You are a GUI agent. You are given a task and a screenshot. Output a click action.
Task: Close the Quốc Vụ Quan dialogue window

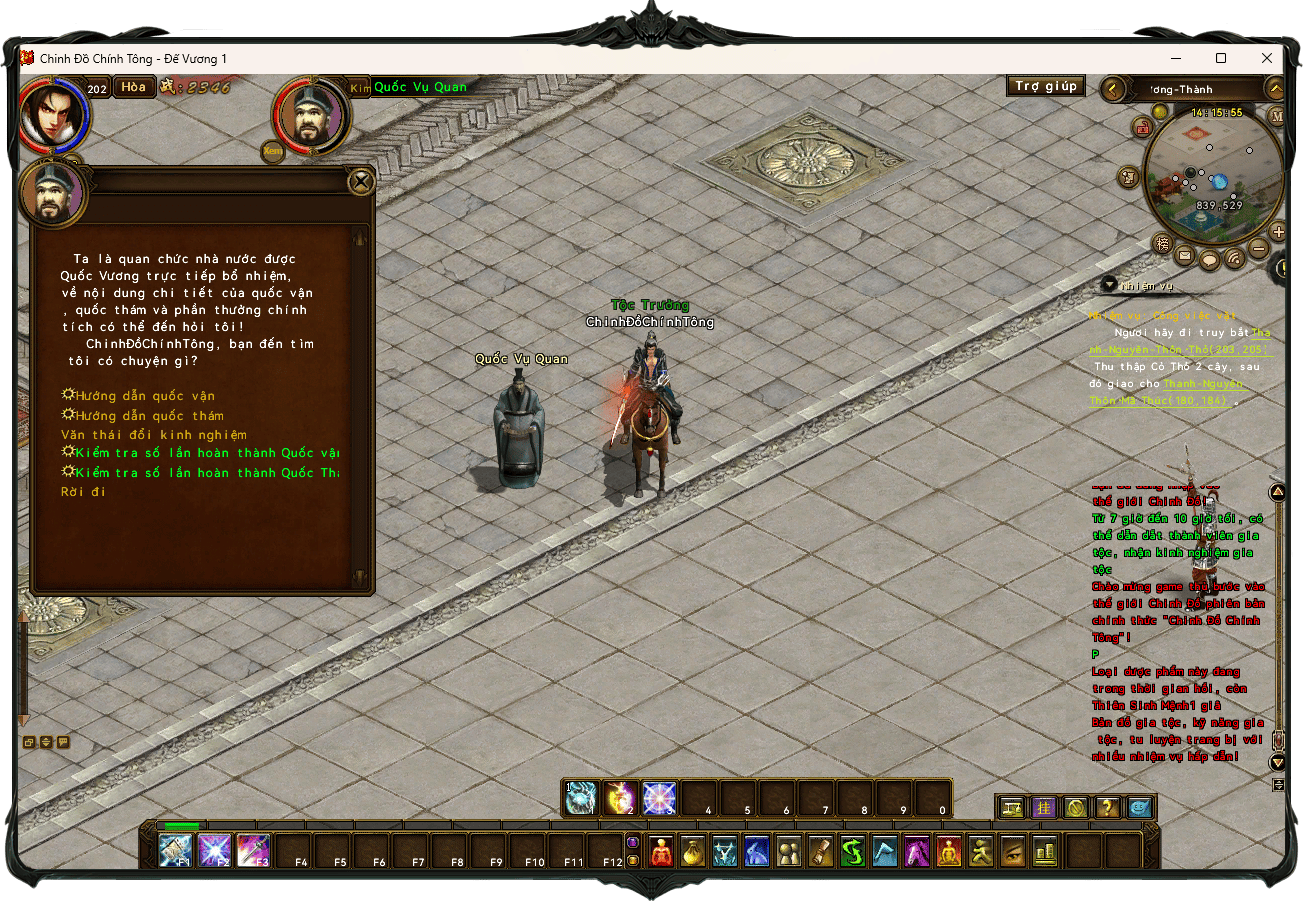(x=361, y=182)
